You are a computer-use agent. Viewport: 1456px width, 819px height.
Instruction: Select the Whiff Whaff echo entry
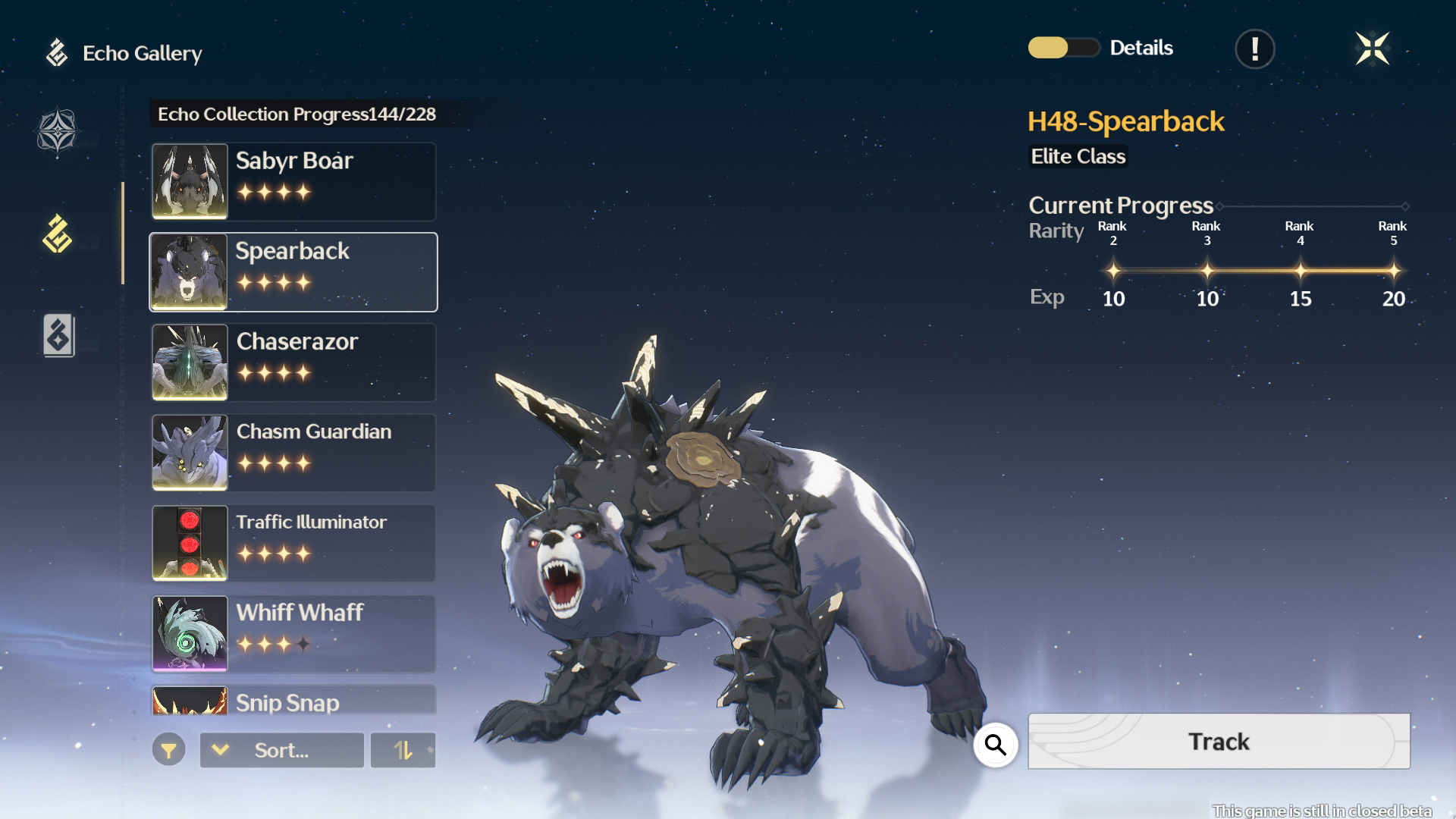(x=293, y=633)
